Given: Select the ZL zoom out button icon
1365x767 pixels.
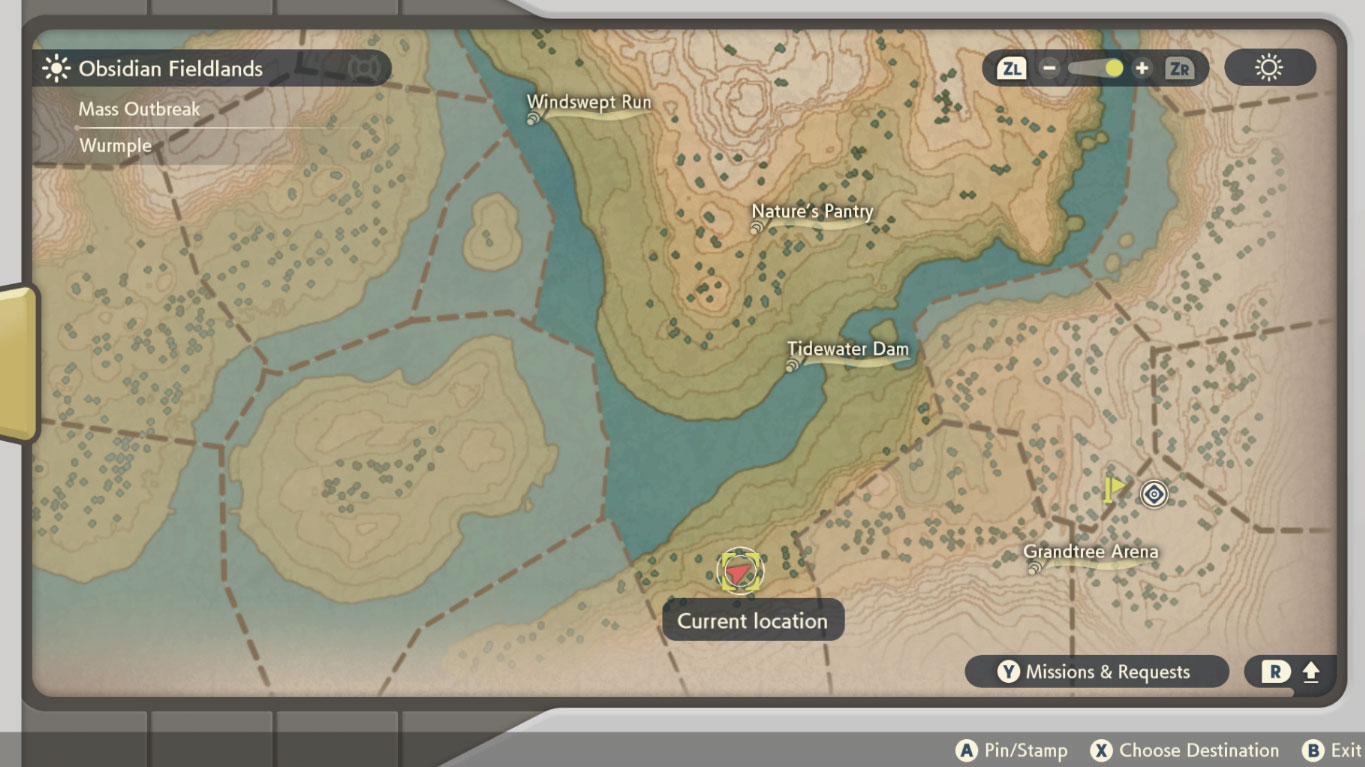Looking at the screenshot, I should (1013, 68).
